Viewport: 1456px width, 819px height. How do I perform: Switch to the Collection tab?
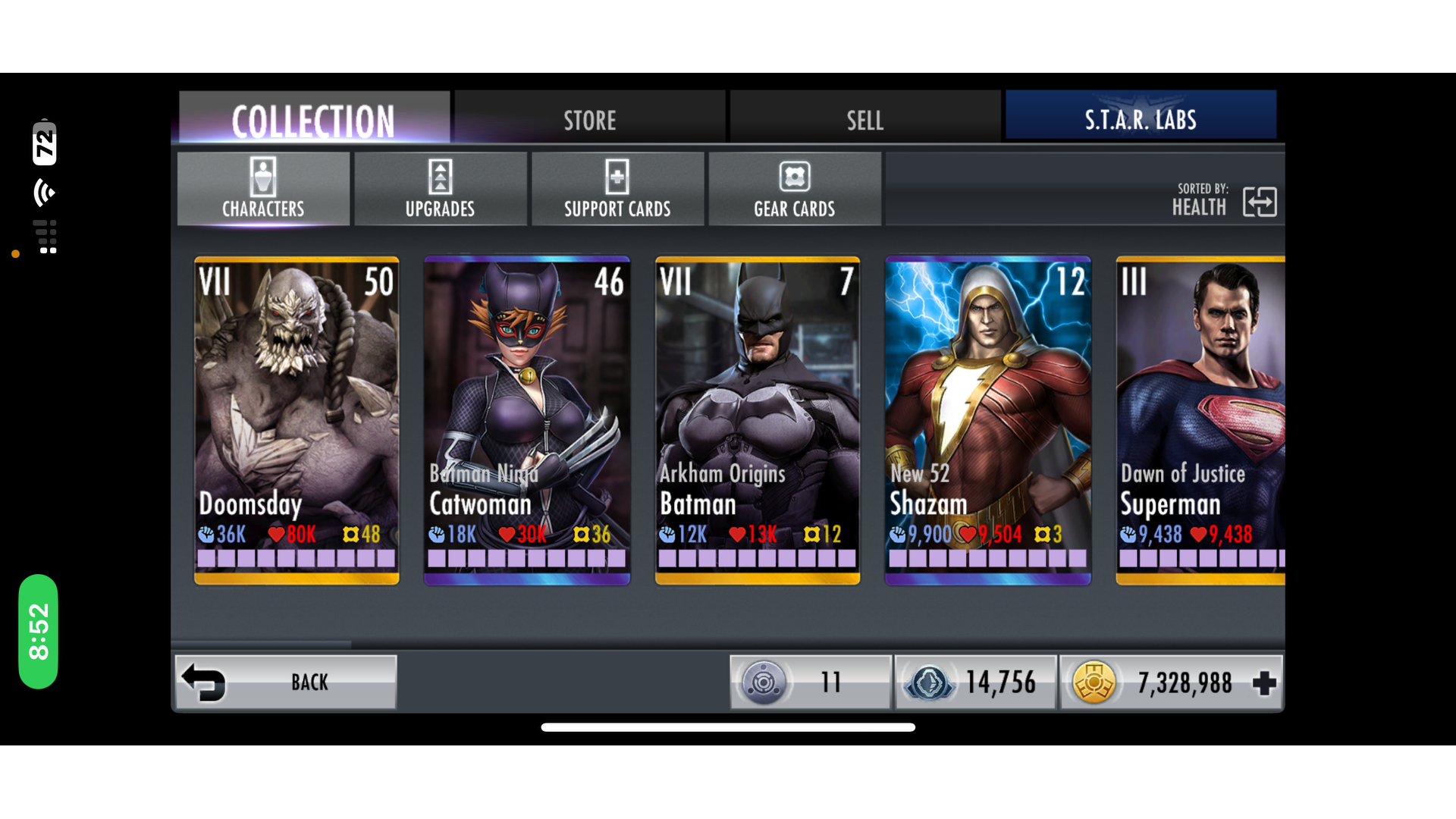click(313, 119)
